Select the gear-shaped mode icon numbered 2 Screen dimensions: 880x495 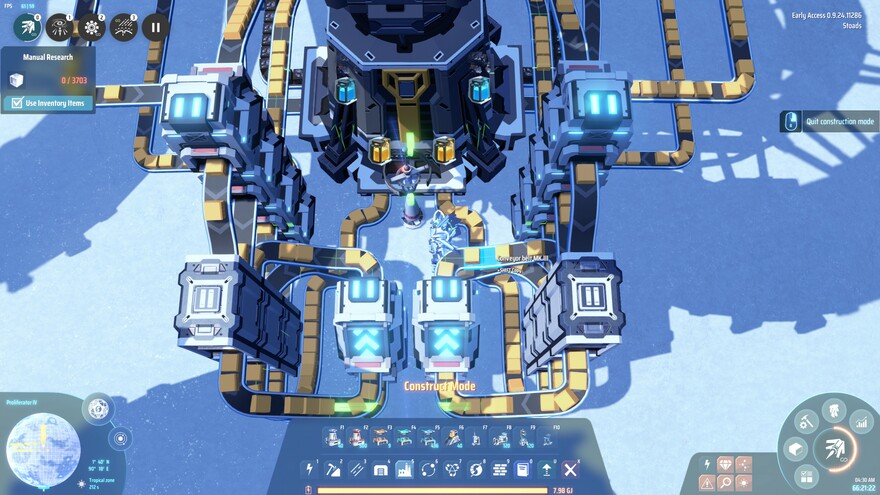click(x=91, y=27)
